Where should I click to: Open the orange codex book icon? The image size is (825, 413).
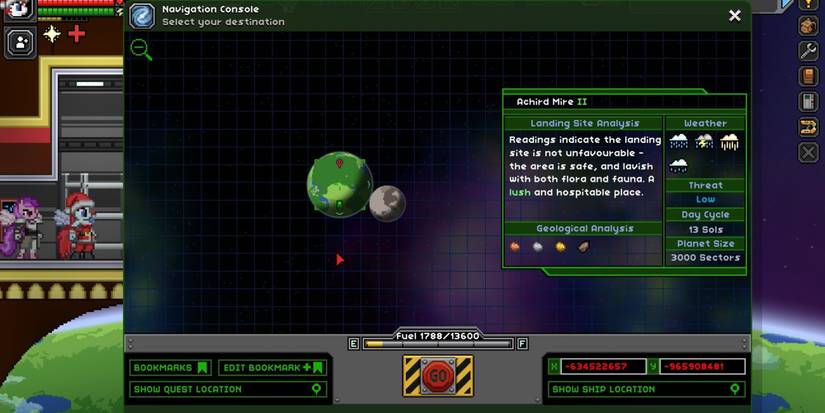809,76
